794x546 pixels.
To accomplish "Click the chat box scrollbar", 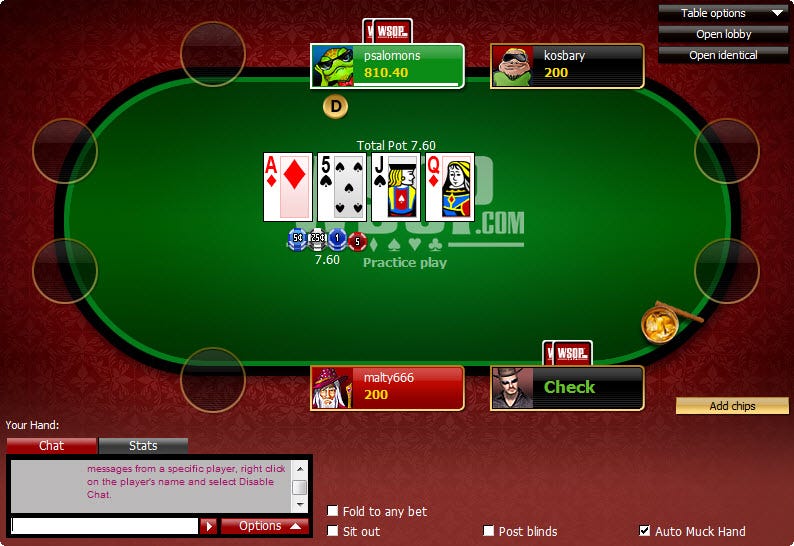I will pos(299,486).
